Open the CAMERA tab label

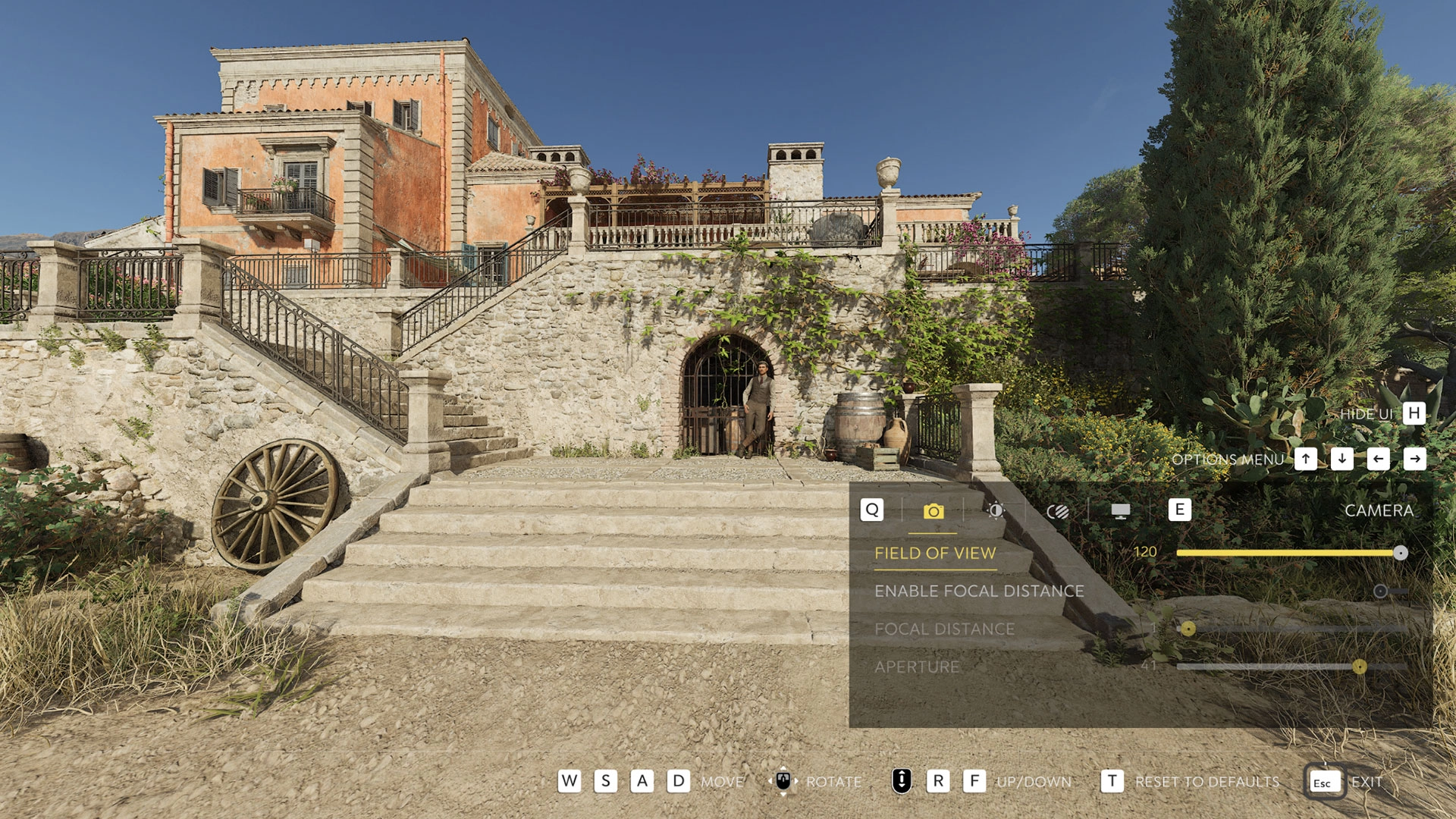click(x=1379, y=511)
